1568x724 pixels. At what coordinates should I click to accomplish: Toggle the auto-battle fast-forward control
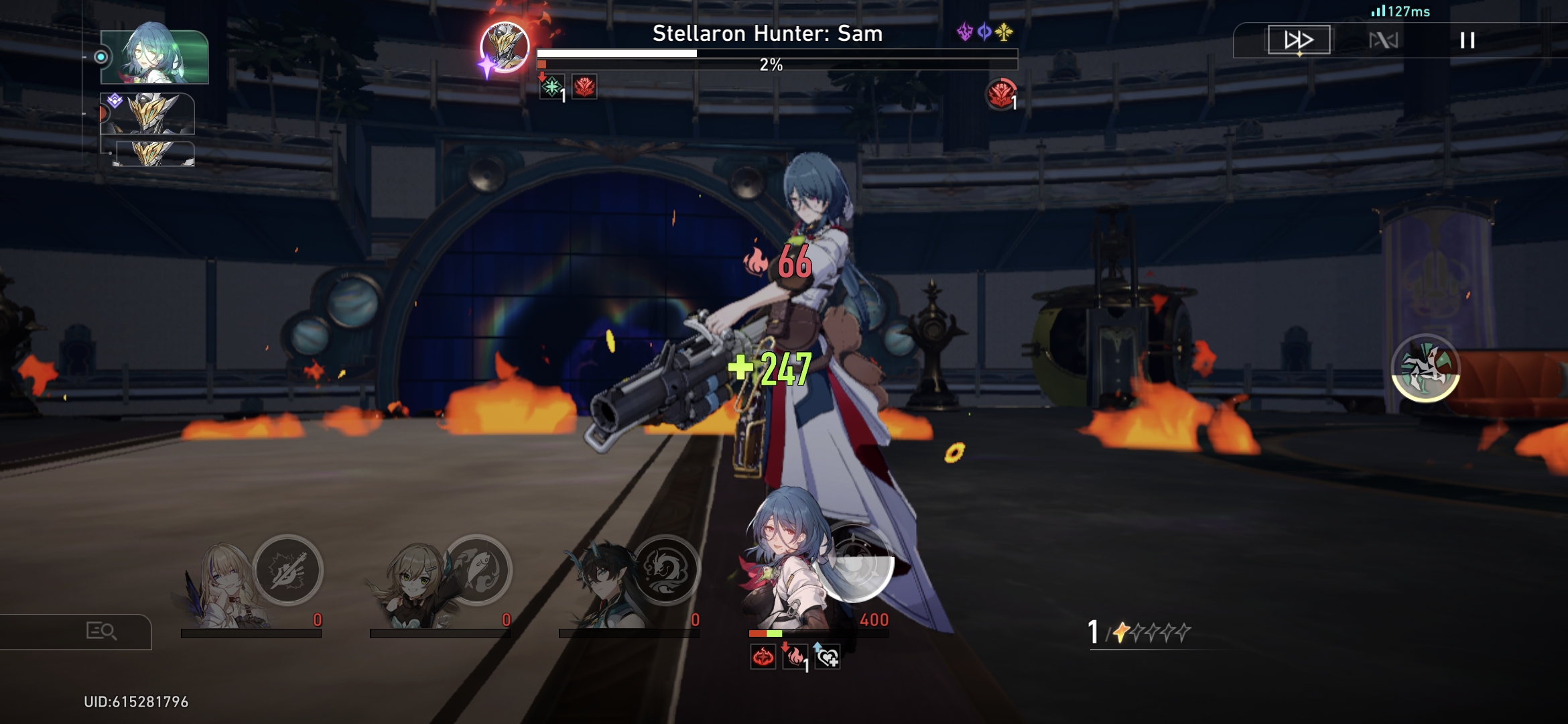[1299, 40]
